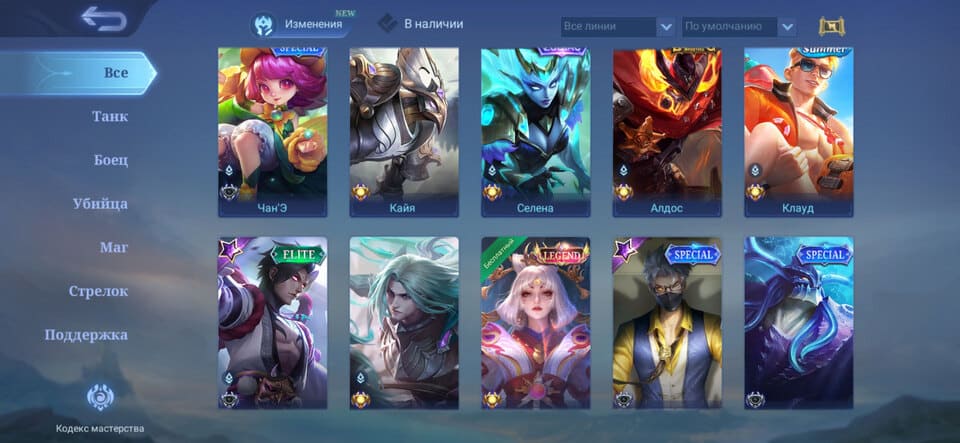Select the Чан'Э hero card

click(273, 130)
